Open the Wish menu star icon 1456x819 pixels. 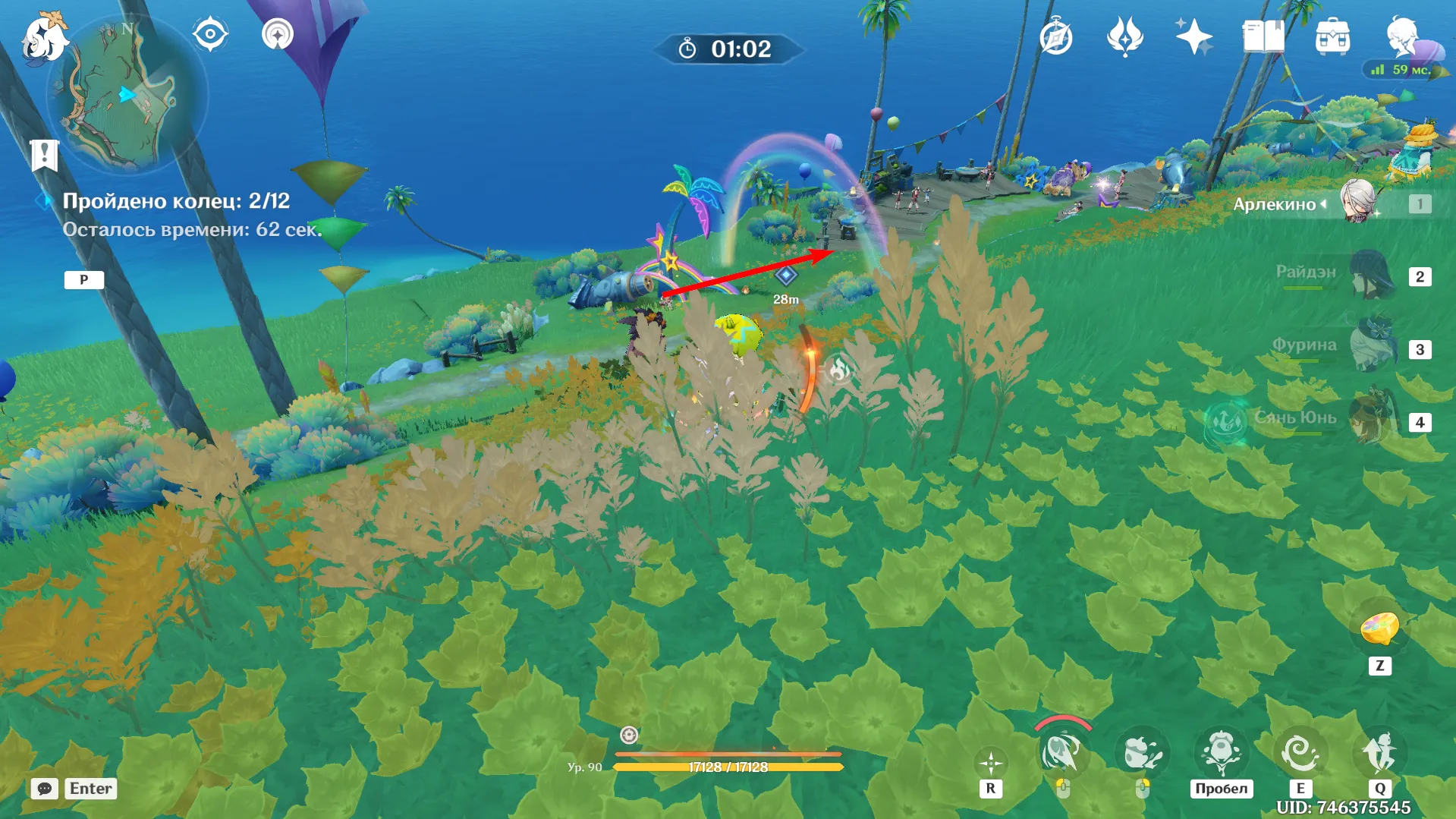pyautogui.click(x=1193, y=33)
